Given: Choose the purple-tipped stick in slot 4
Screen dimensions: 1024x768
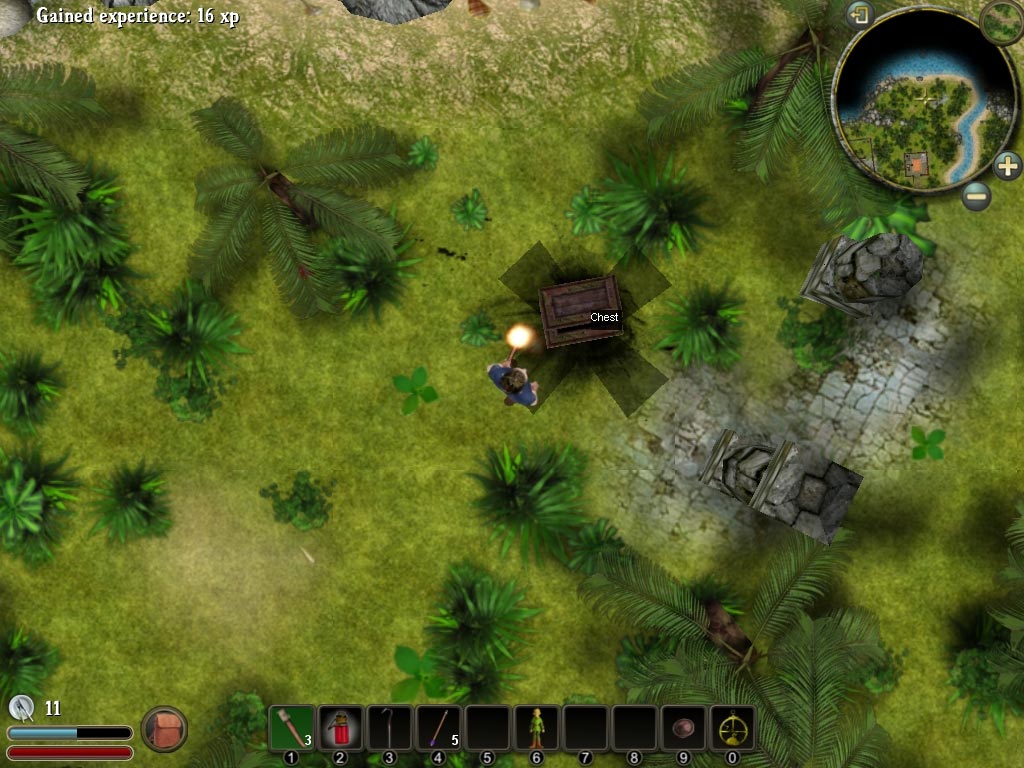Looking at the screenshot, I should pos(438,728).
